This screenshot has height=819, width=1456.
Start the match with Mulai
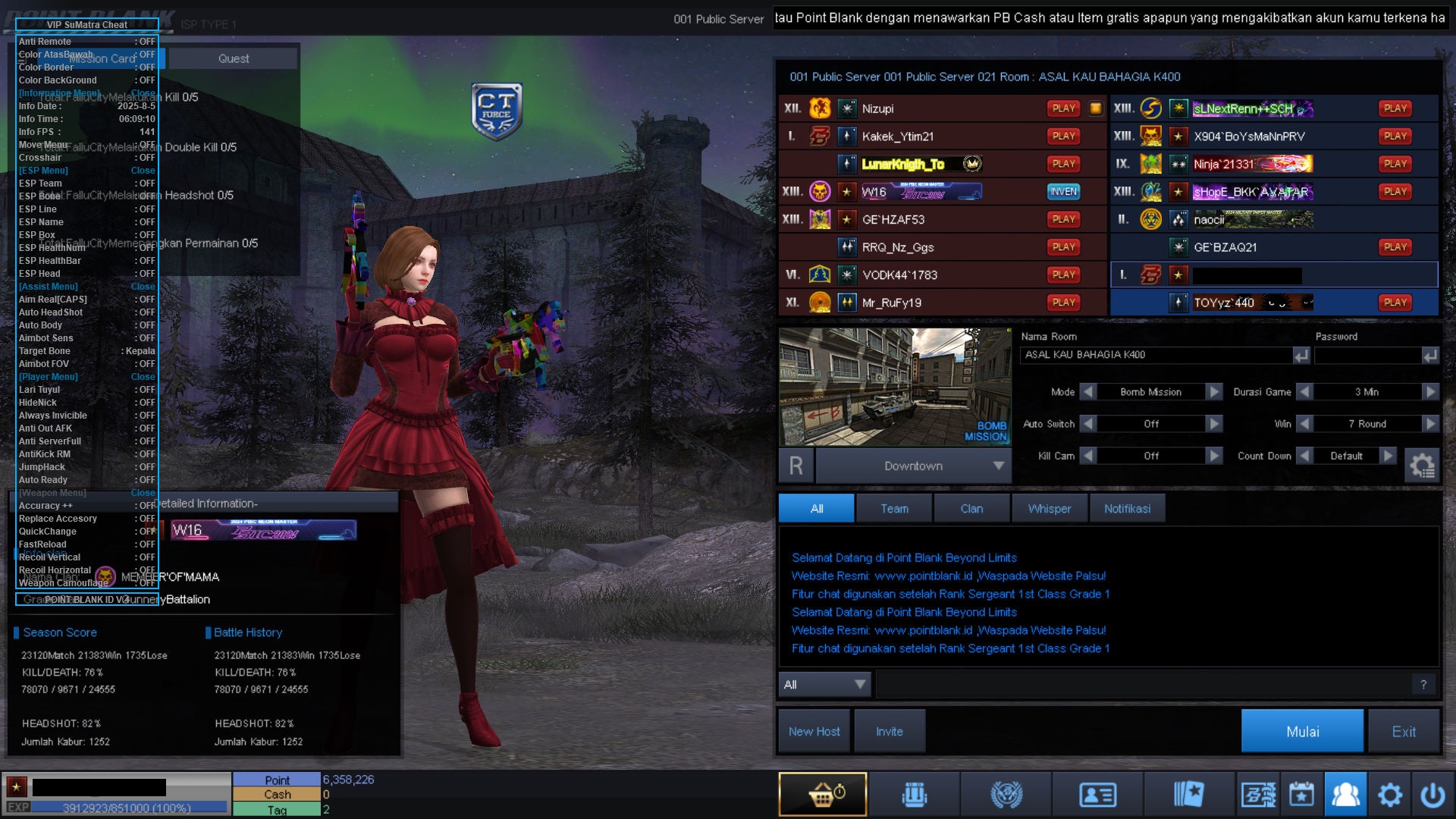point(1301,731)
